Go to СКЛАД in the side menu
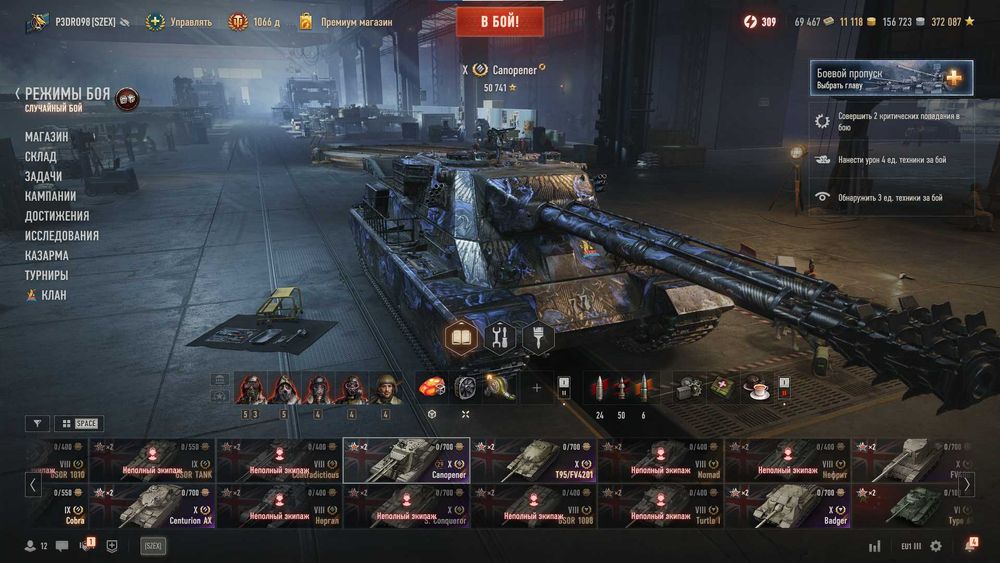 pos(41,156)
